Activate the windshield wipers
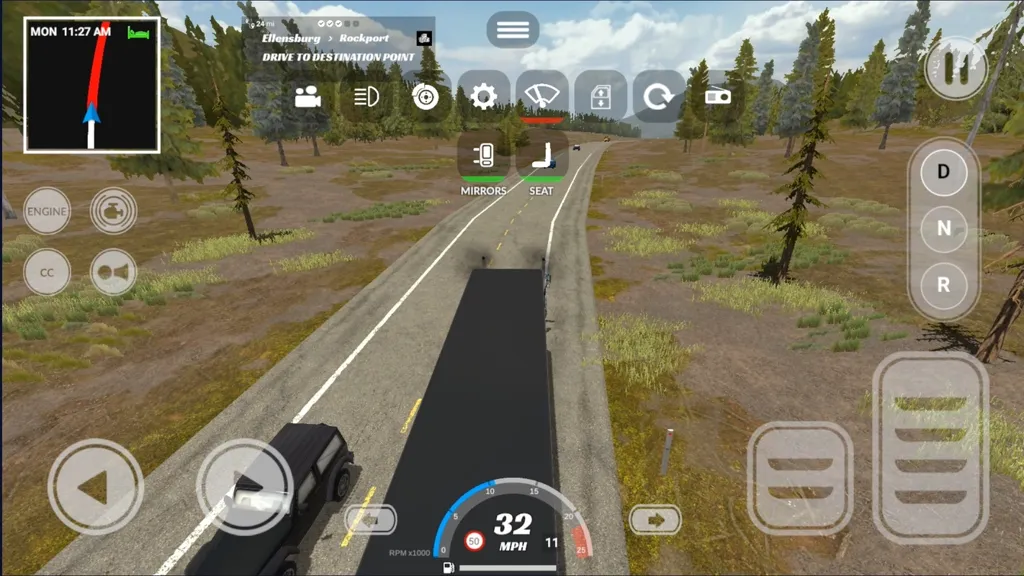This screenshot has height=576, width=1024. pyautogui.click(x=542, y=97)
